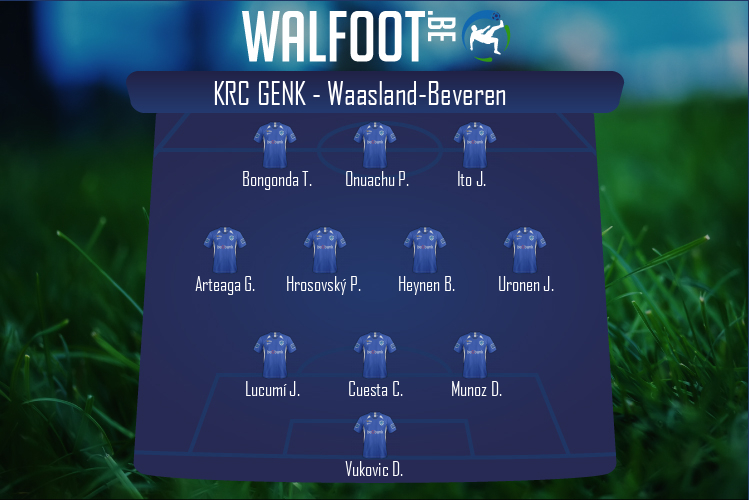
Task: Pick defender Lucumí J.'s shirt
Action: click(x=275, y=355)
